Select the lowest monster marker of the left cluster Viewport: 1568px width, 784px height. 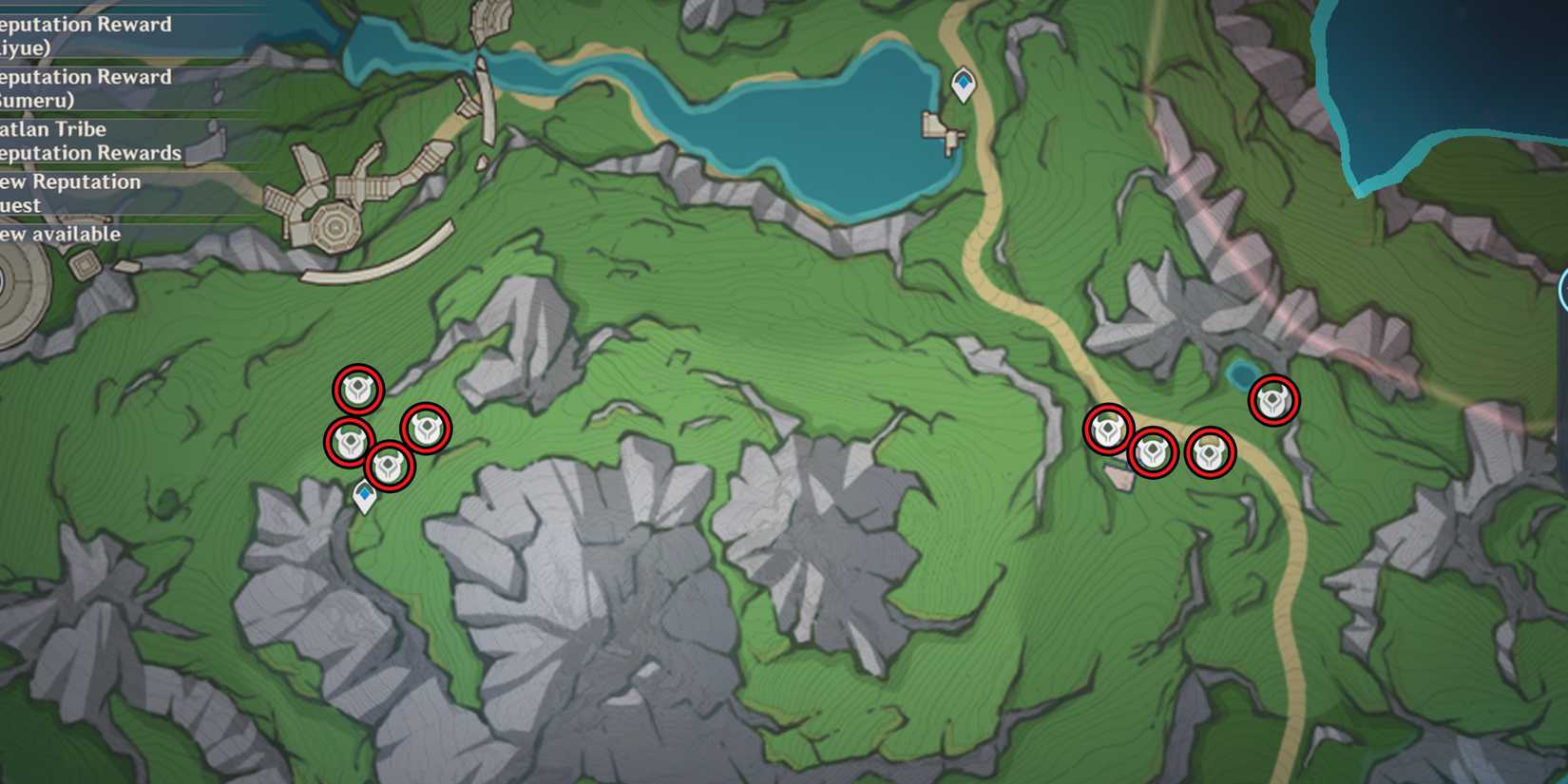(390, 465)
